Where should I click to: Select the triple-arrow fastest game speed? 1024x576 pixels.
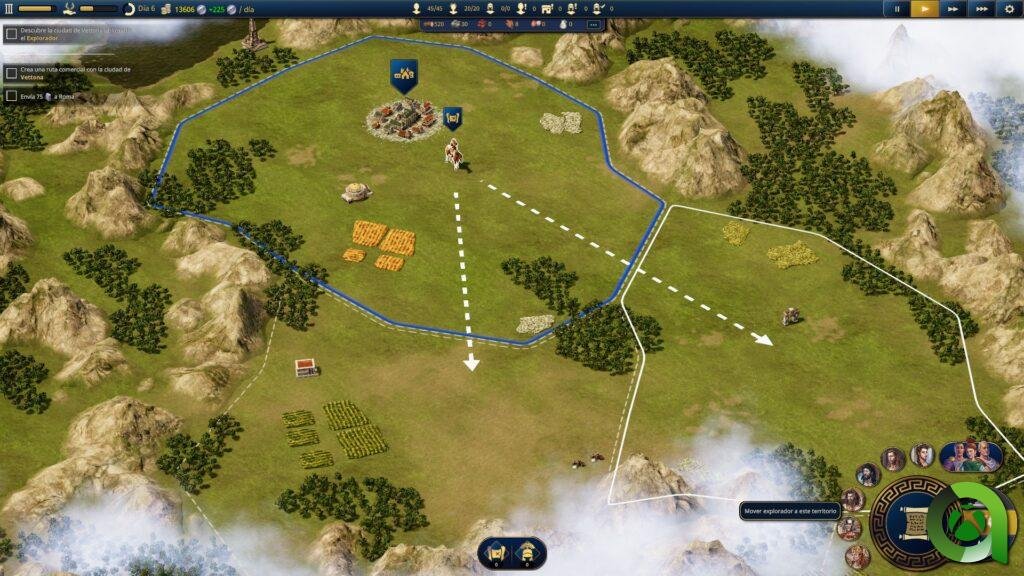tap(981, 9)
